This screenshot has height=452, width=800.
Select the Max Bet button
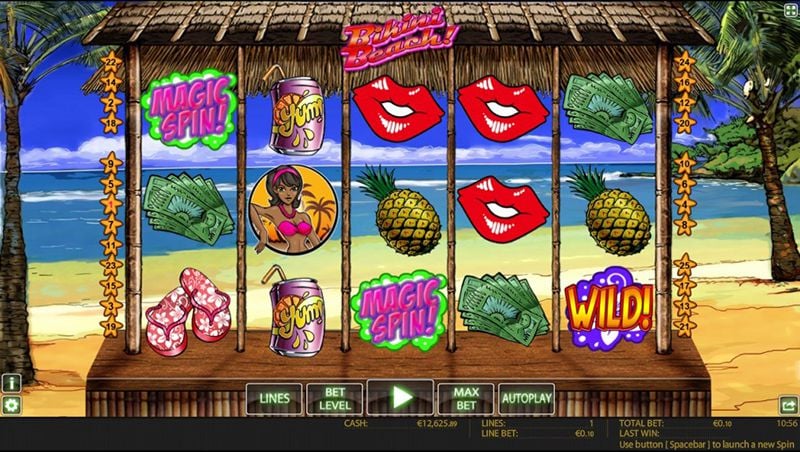465,398
